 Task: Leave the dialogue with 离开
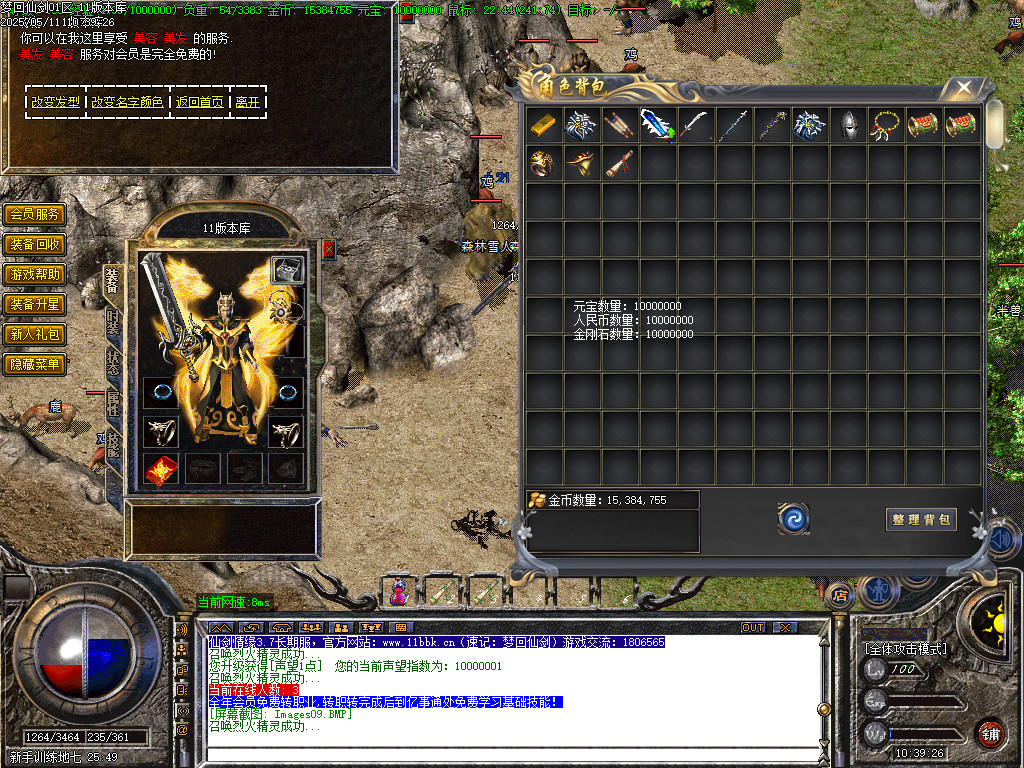point(248,102)
